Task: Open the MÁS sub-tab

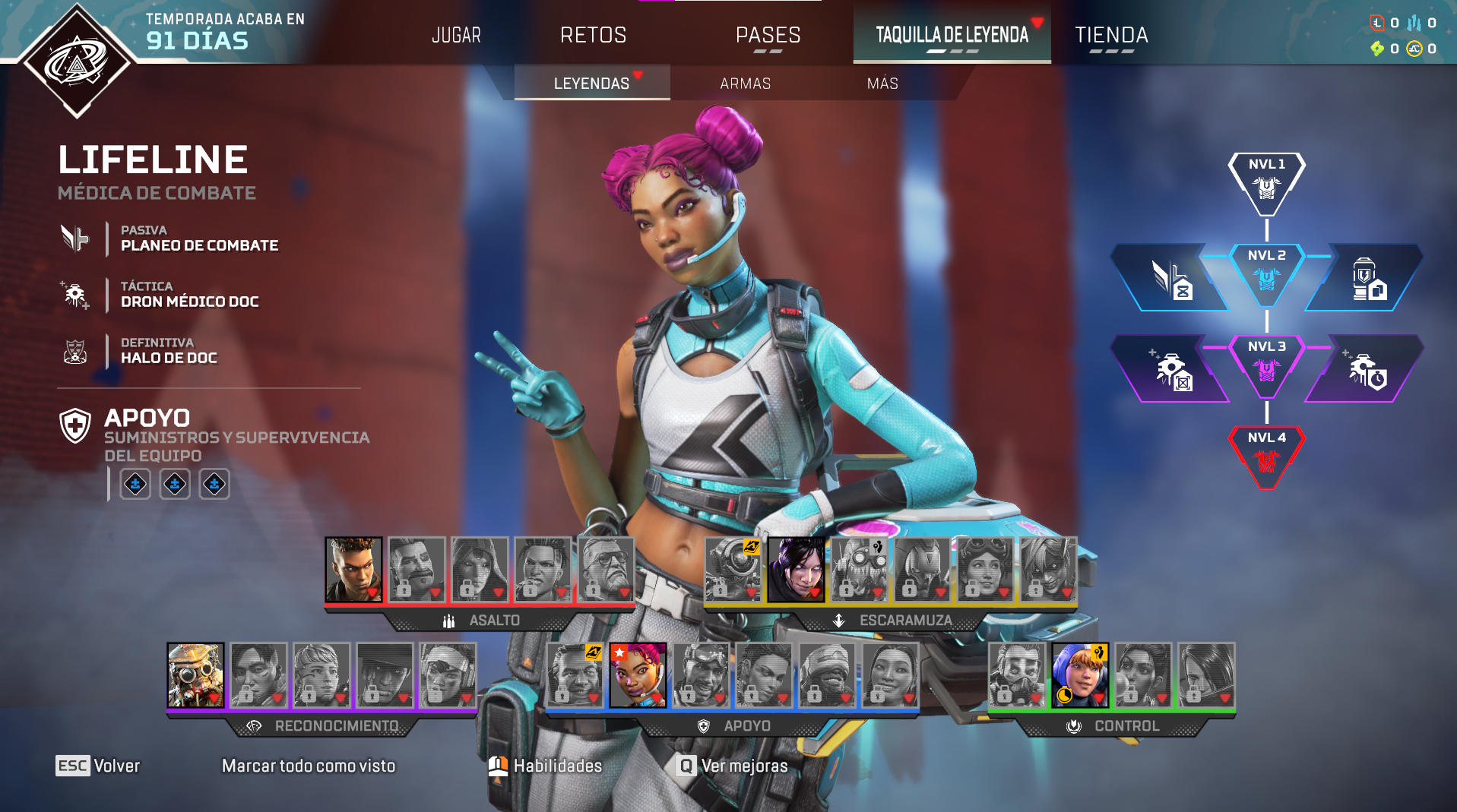Action: (882, 84)
